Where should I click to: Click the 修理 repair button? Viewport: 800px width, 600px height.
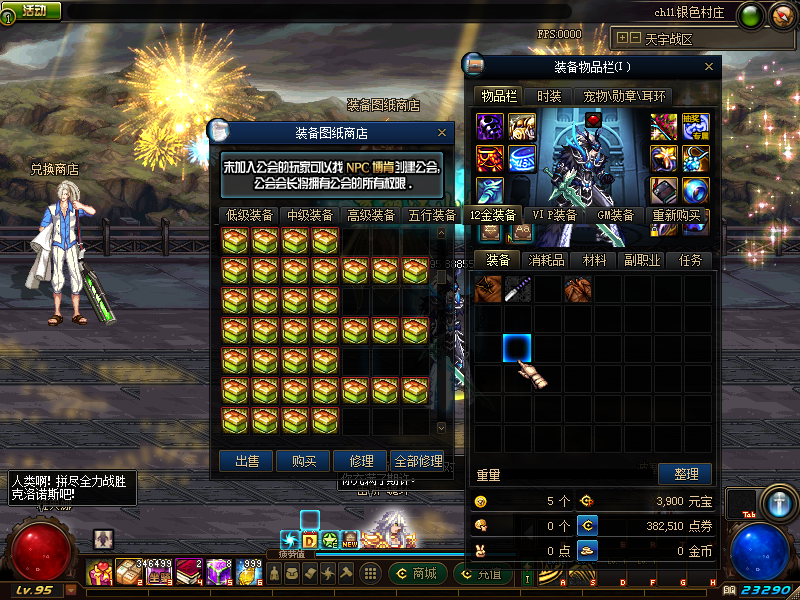(x=361, y=461)
